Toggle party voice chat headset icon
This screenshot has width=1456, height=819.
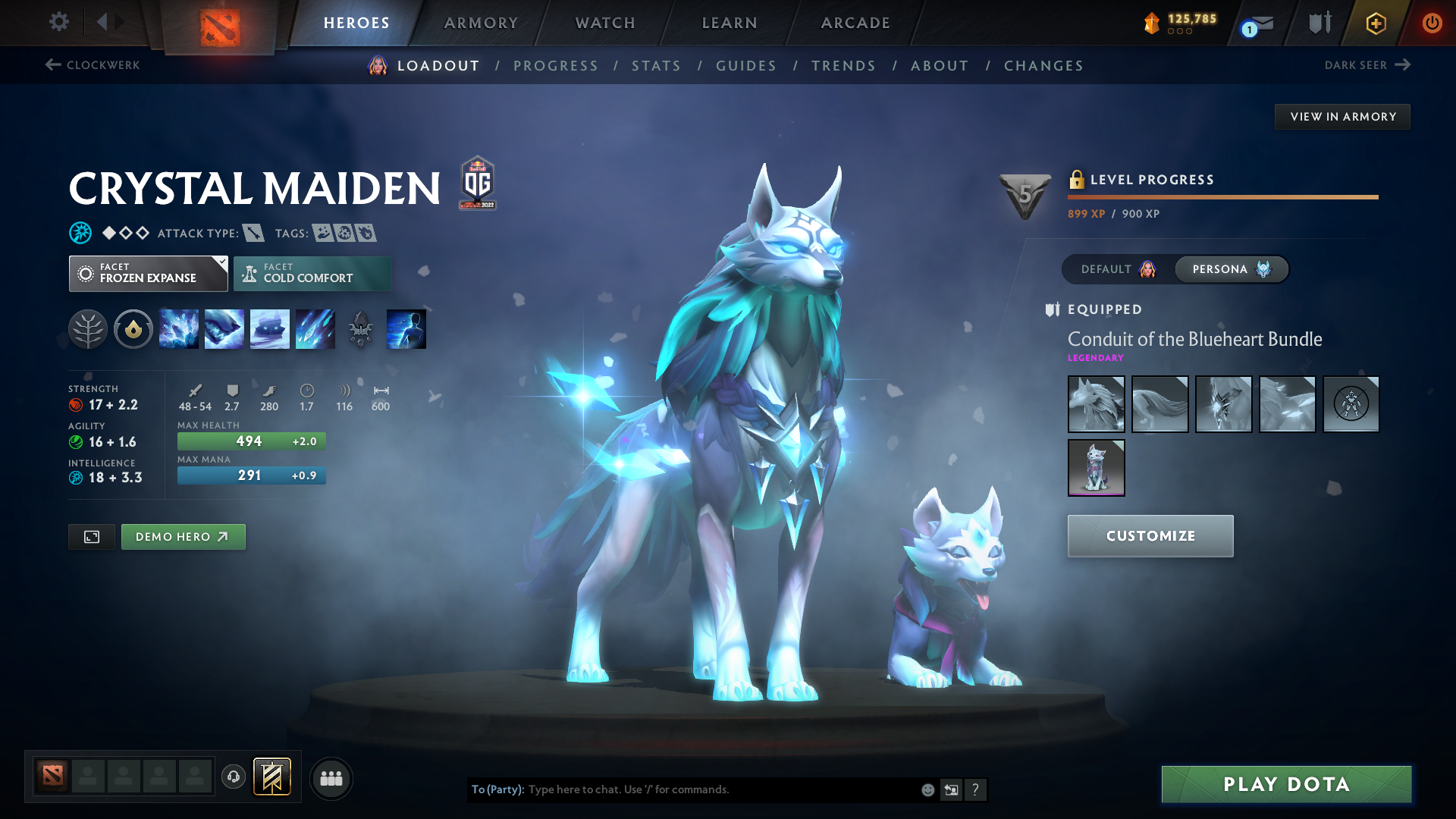pyautogui.click(x=234, y=777)
